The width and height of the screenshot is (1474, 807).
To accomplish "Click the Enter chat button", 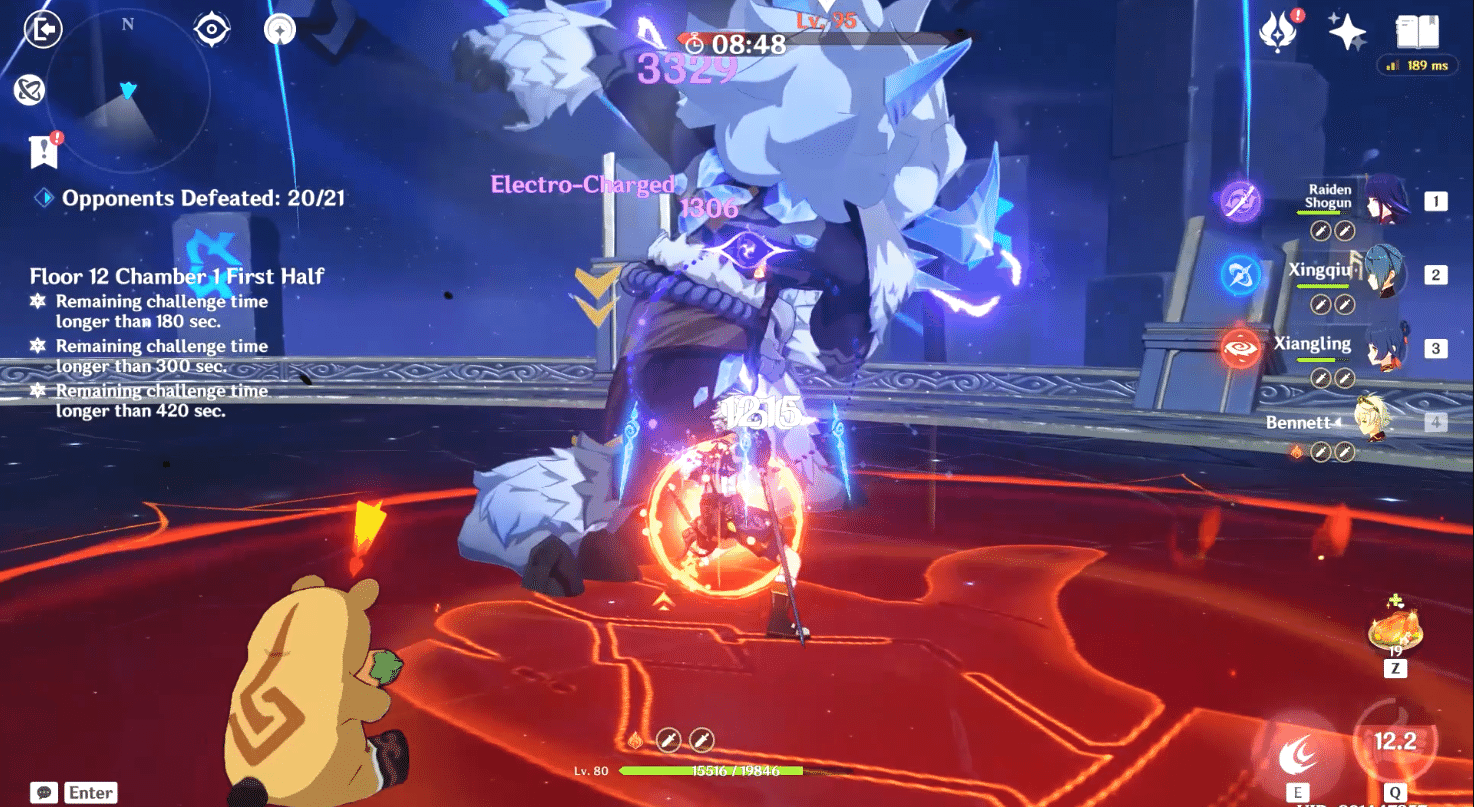I will coord(89,792).
